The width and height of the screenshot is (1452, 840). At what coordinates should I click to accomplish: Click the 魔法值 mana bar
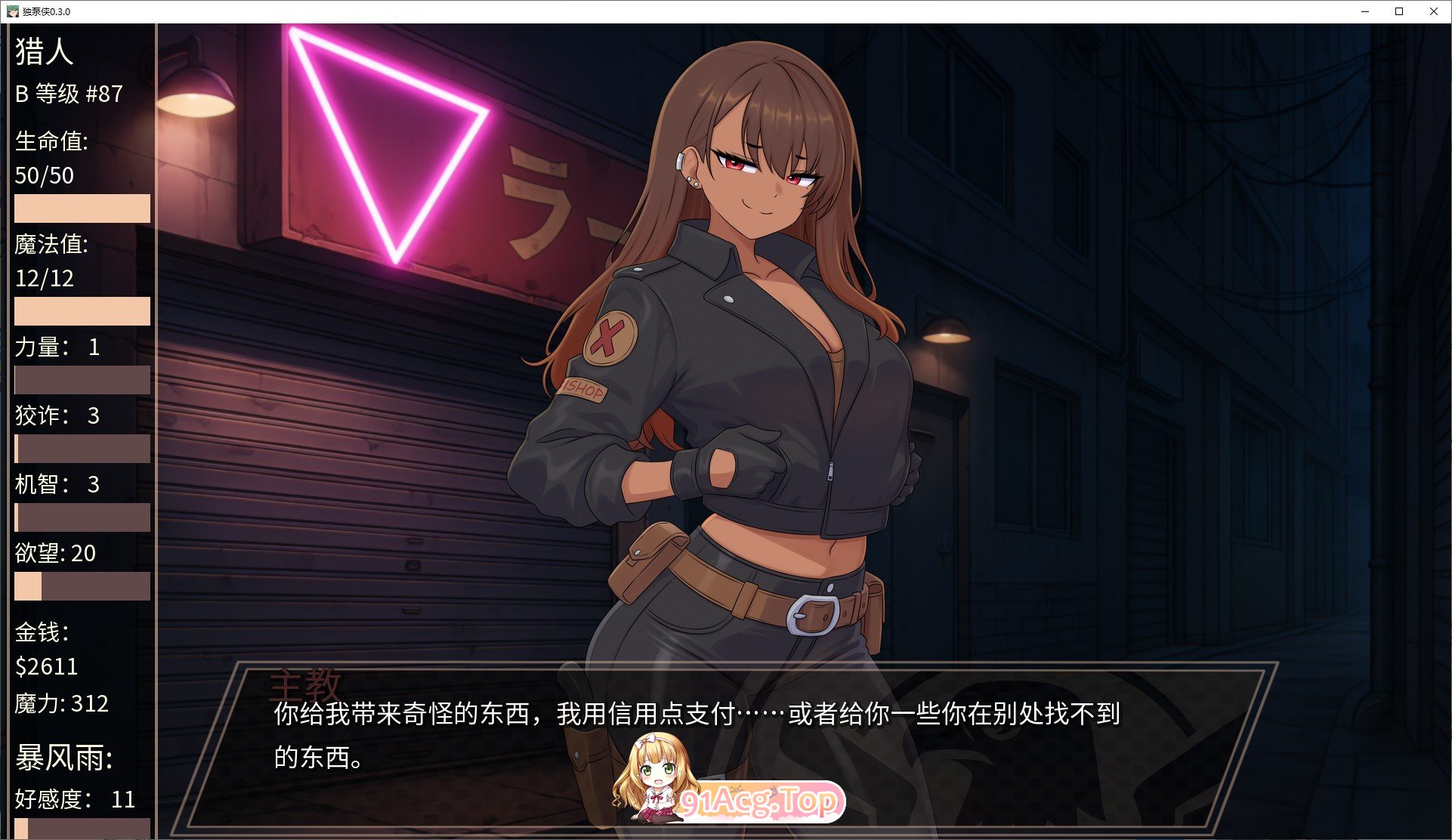(x=82, y=311)
